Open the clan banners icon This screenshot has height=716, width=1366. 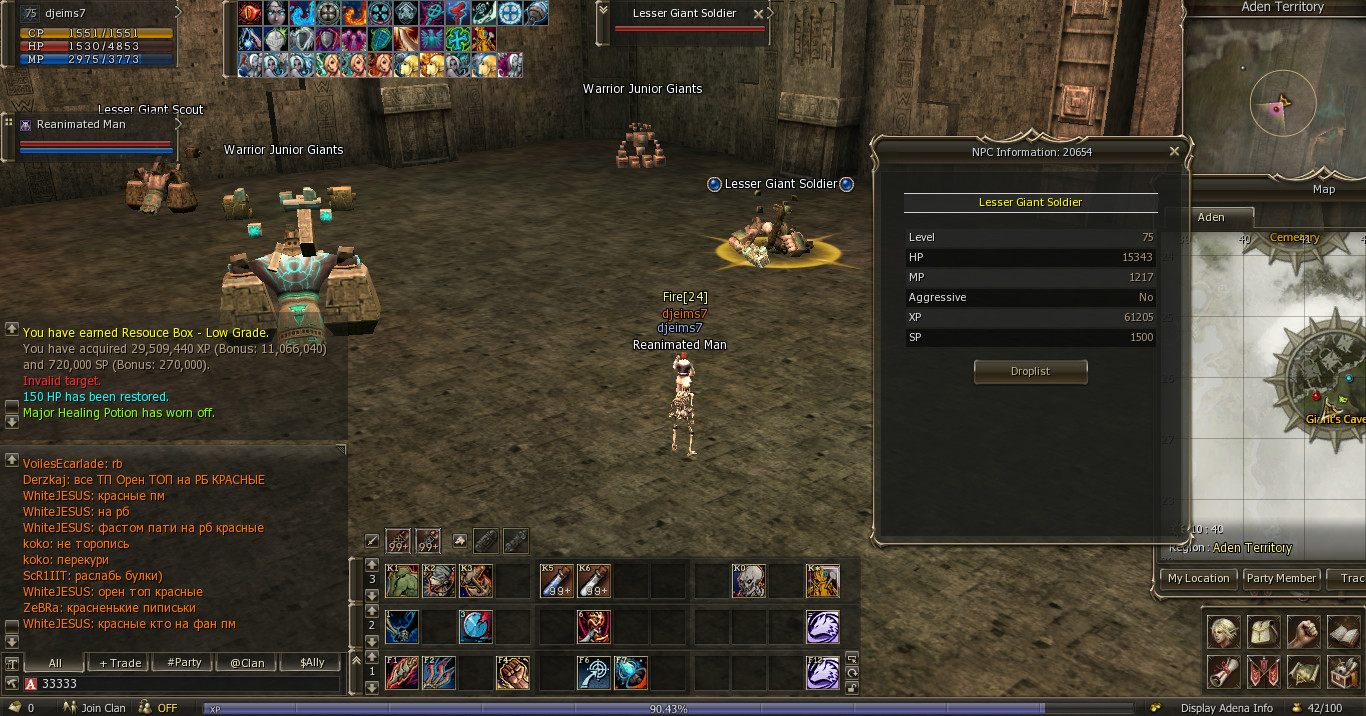click(1263, 672)
